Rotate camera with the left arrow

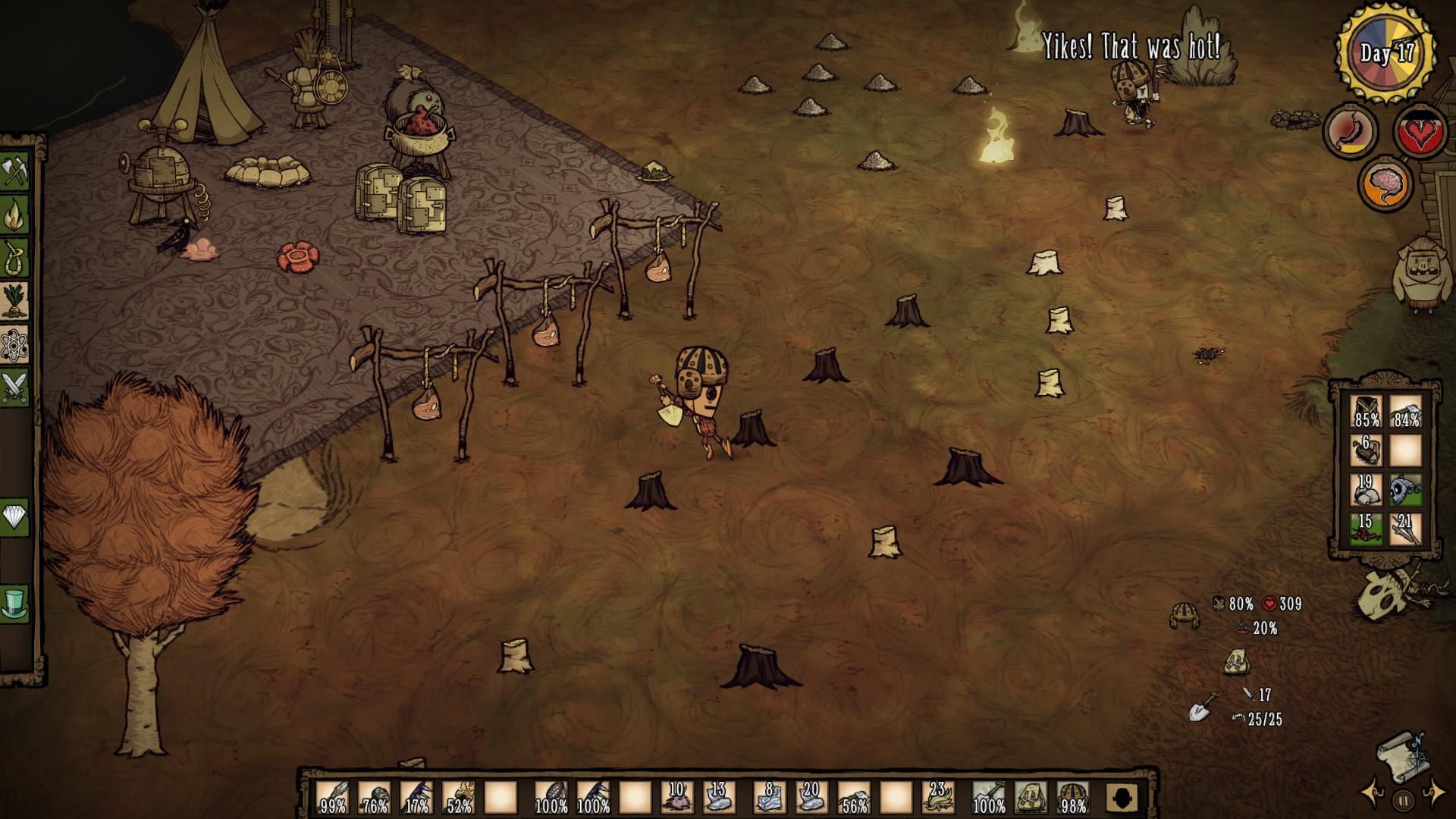(1373, 793)
